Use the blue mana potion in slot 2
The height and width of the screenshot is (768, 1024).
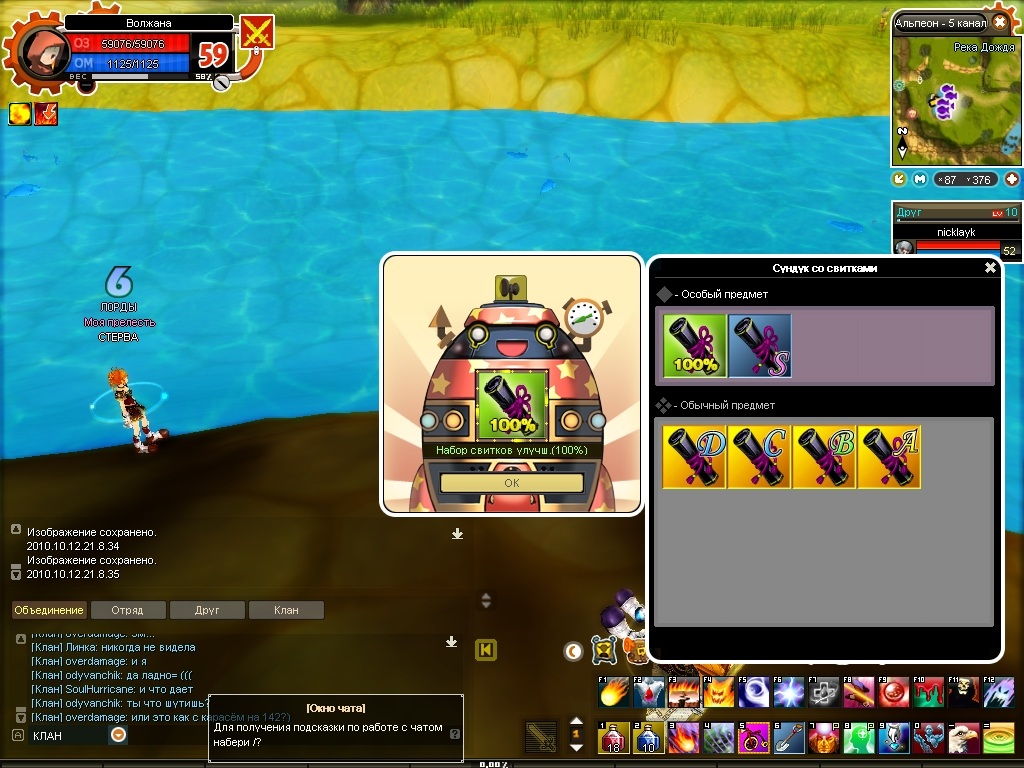[x=648, y=738]
